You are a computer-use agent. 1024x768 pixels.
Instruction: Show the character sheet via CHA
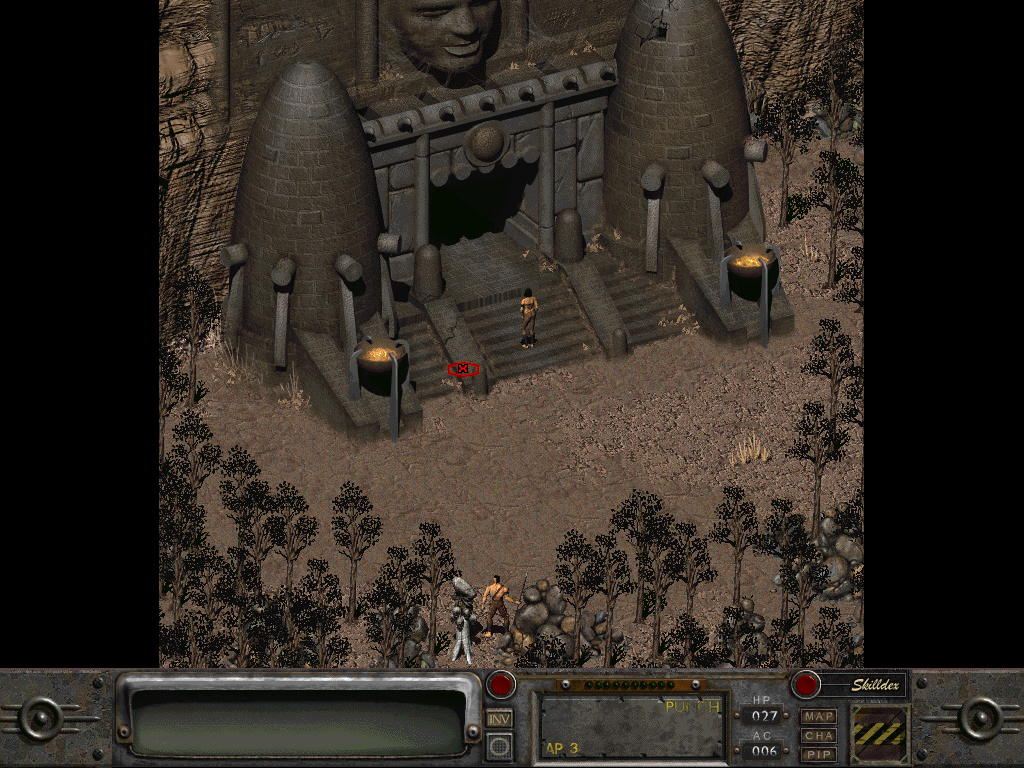818,735
